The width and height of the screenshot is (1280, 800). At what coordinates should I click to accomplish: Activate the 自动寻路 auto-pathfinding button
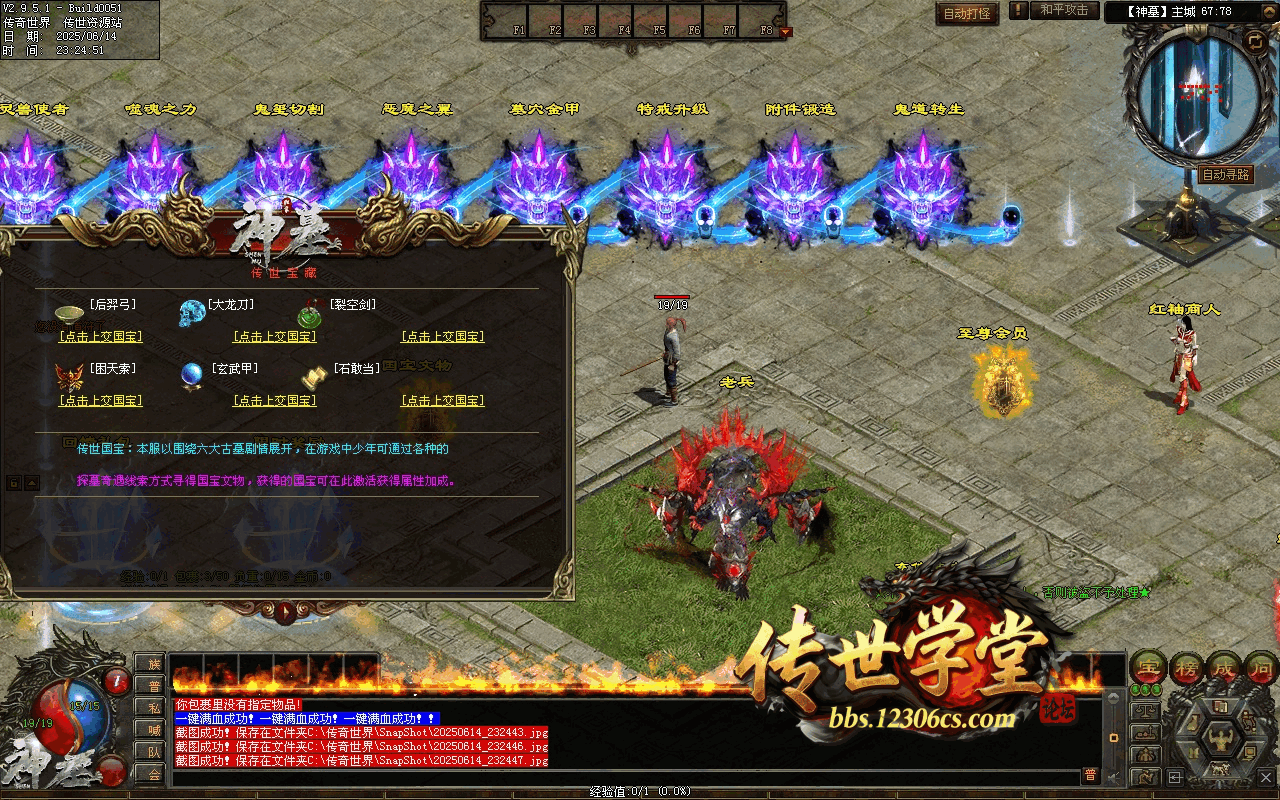pyautogui.click(x=1225, y=174)
